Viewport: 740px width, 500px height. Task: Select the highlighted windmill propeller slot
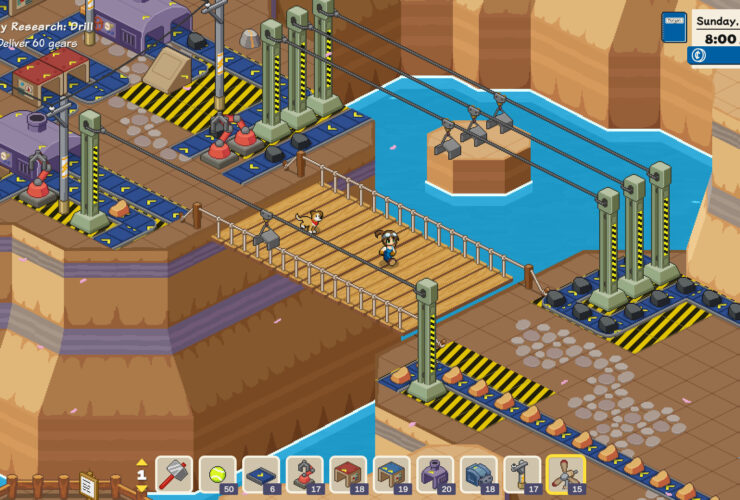coord(565,473)
